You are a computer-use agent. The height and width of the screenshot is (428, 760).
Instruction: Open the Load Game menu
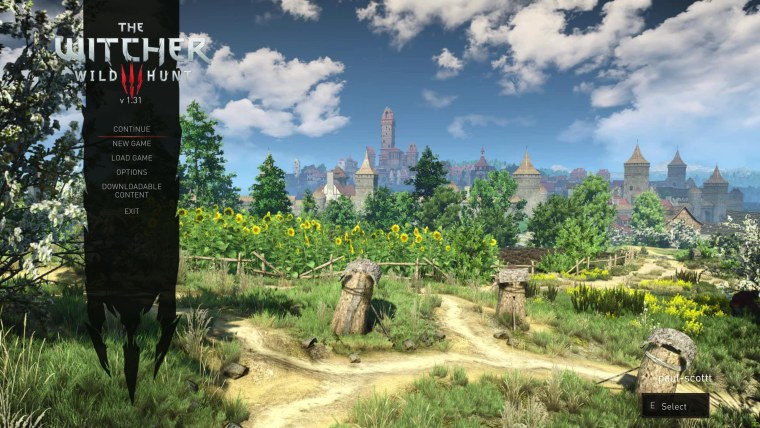click(131, 158)
